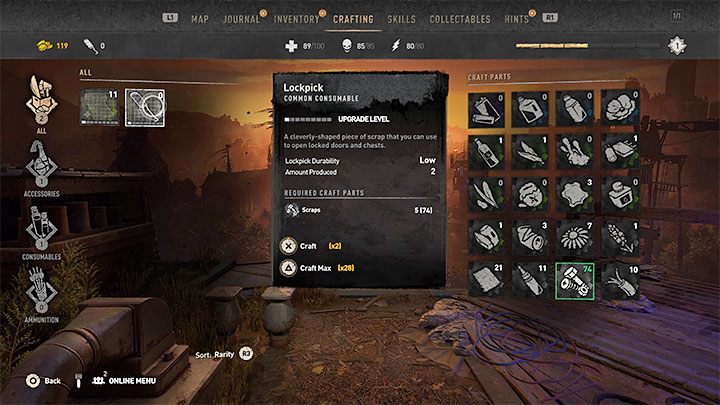
Task: Show the Hints tab
Action: tap(518, 19)
